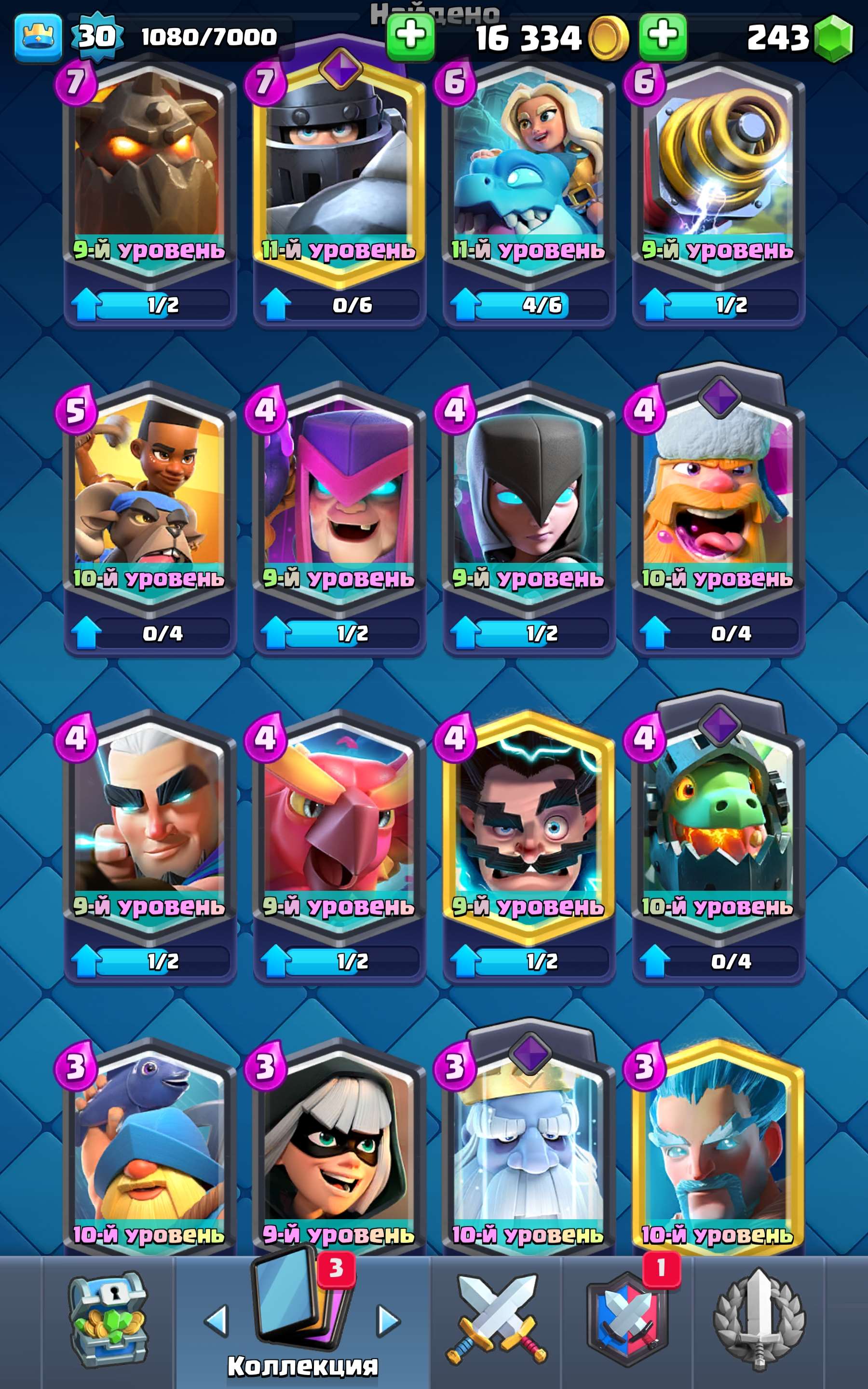Screen dimensions: 868x1389
Task: Click the green gem currency icon
Action: [834, 37]
